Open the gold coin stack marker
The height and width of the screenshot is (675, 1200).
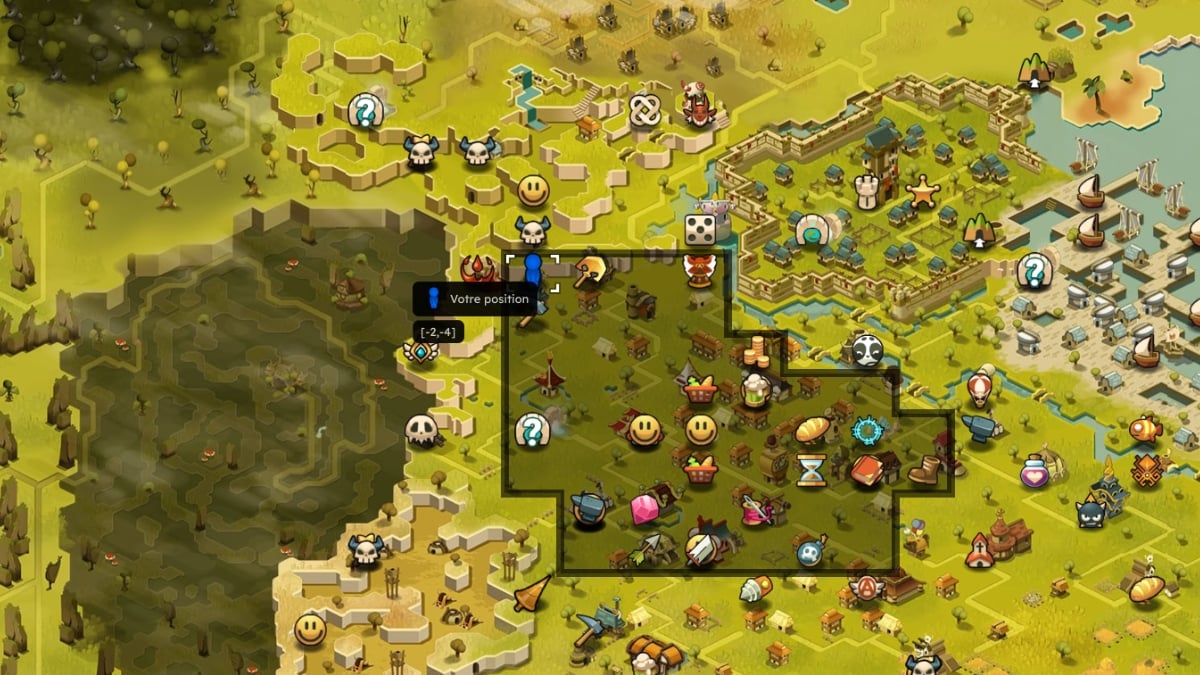pos(757,353)
